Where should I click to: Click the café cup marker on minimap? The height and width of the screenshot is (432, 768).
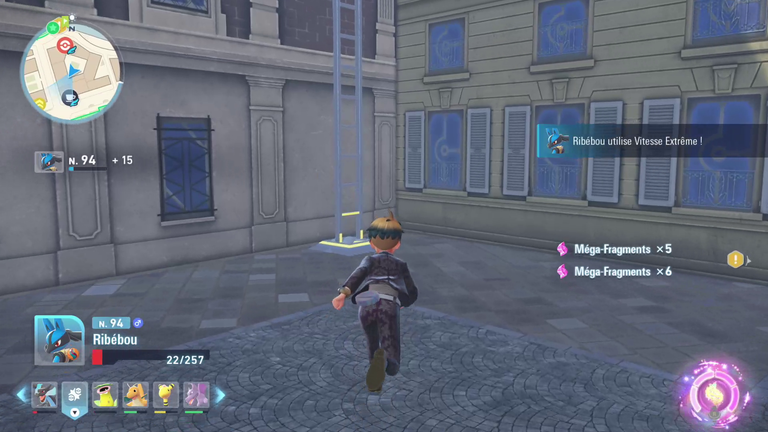71,97
